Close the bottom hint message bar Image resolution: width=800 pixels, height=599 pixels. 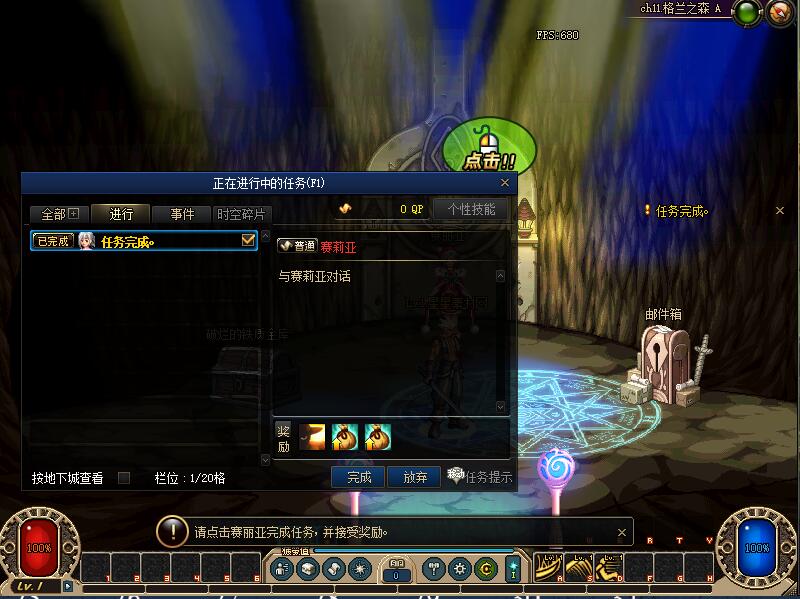click(x=622, y=532)
